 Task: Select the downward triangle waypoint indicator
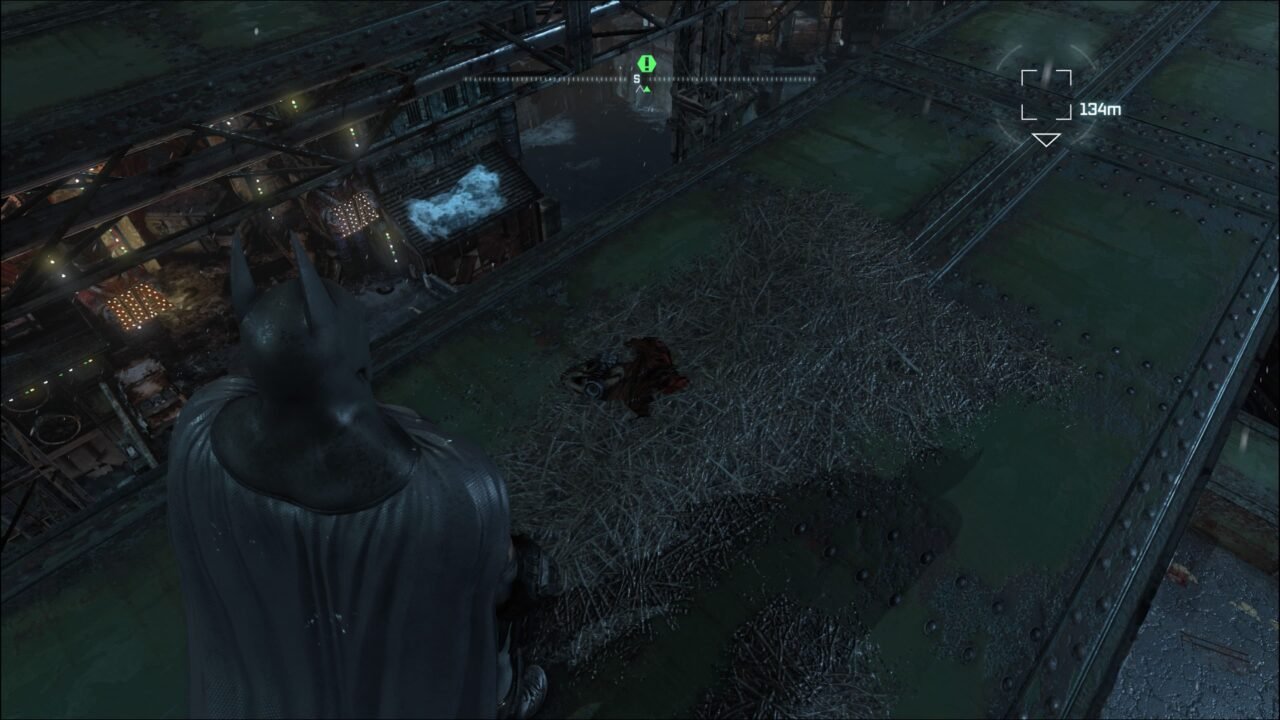pyautogui.click(x=1045, y=142)
